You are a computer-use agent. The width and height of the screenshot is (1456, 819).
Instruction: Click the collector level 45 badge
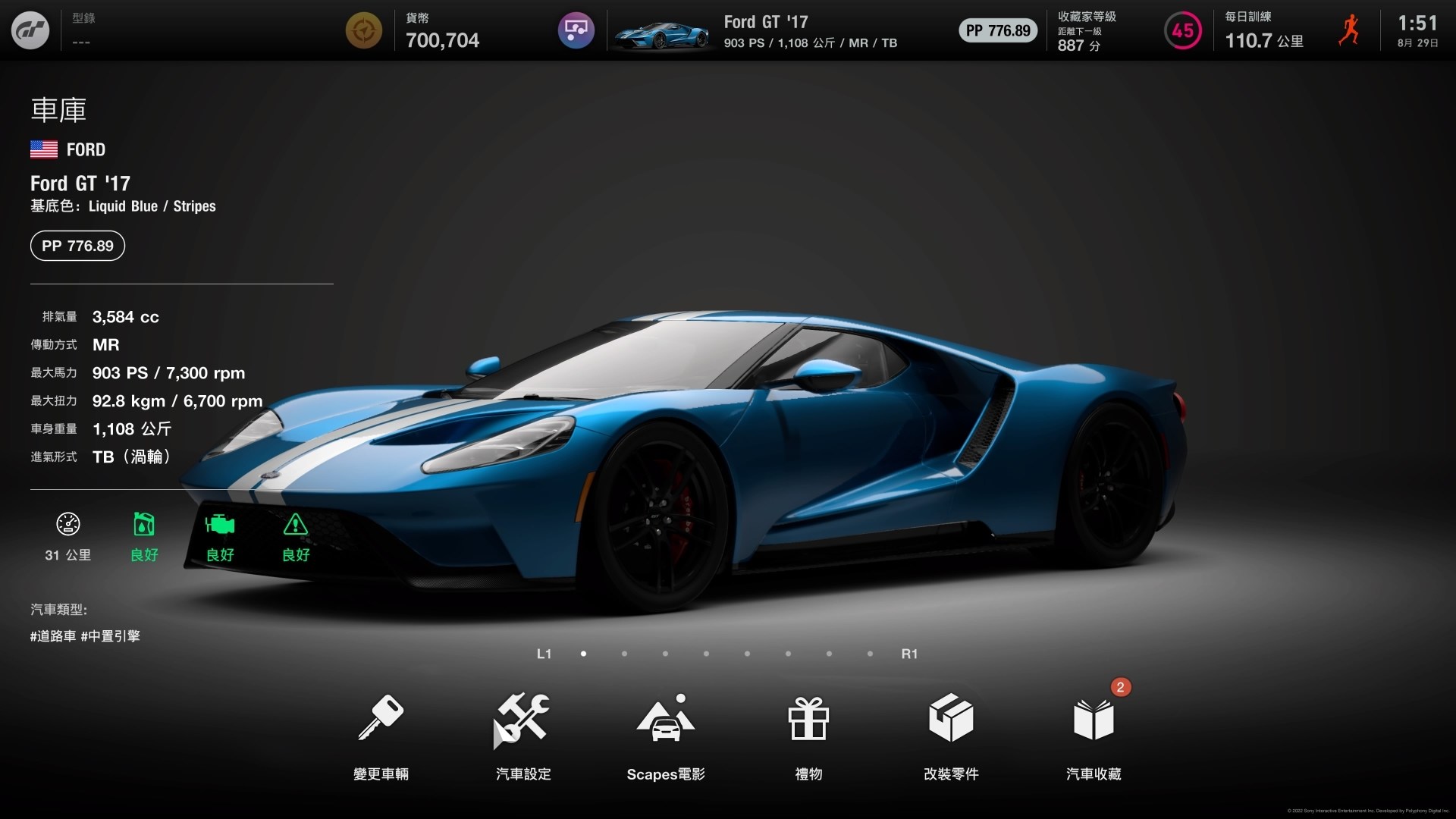[x=1182, y=30]
